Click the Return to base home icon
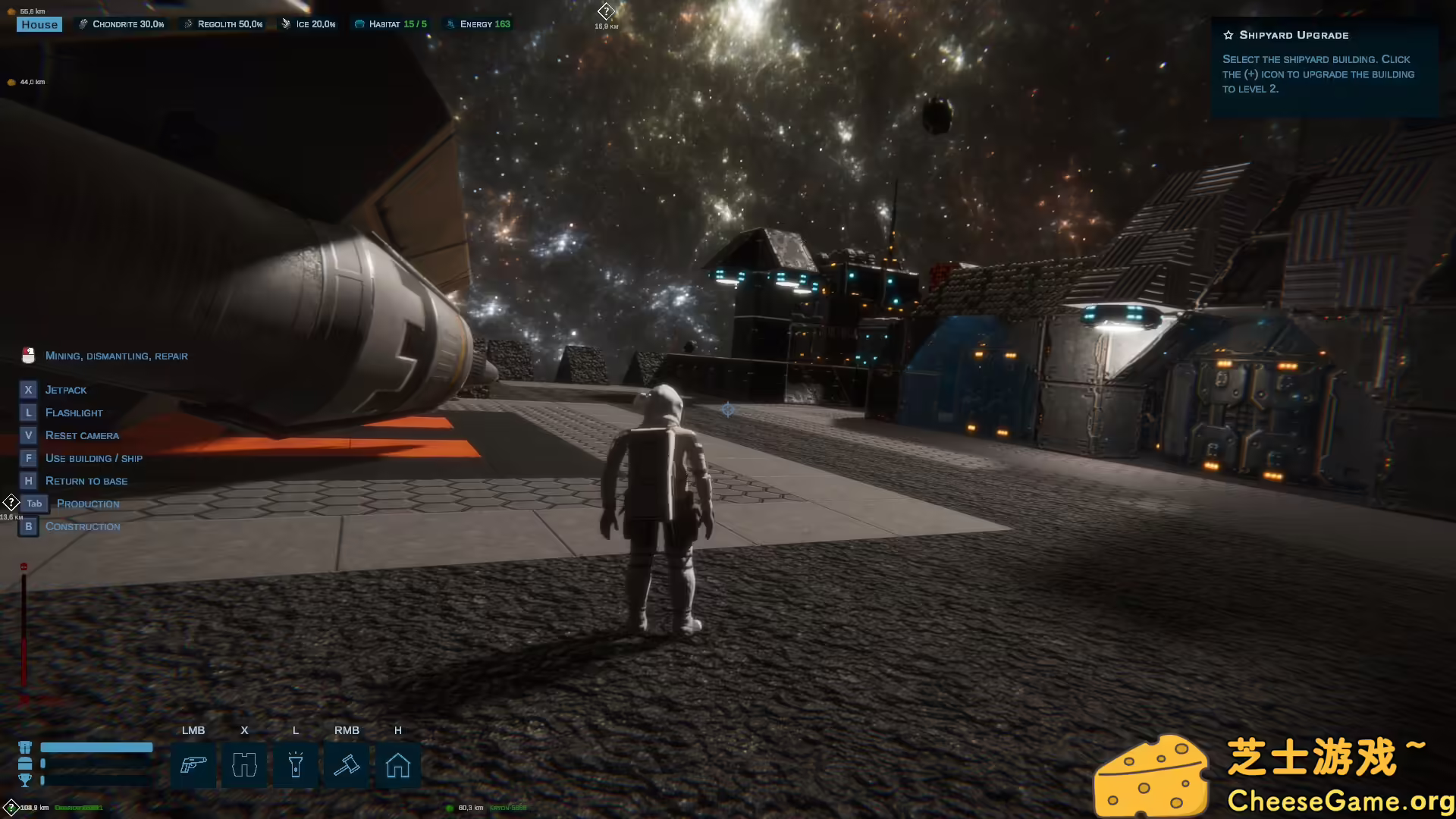 coord(398,766)
